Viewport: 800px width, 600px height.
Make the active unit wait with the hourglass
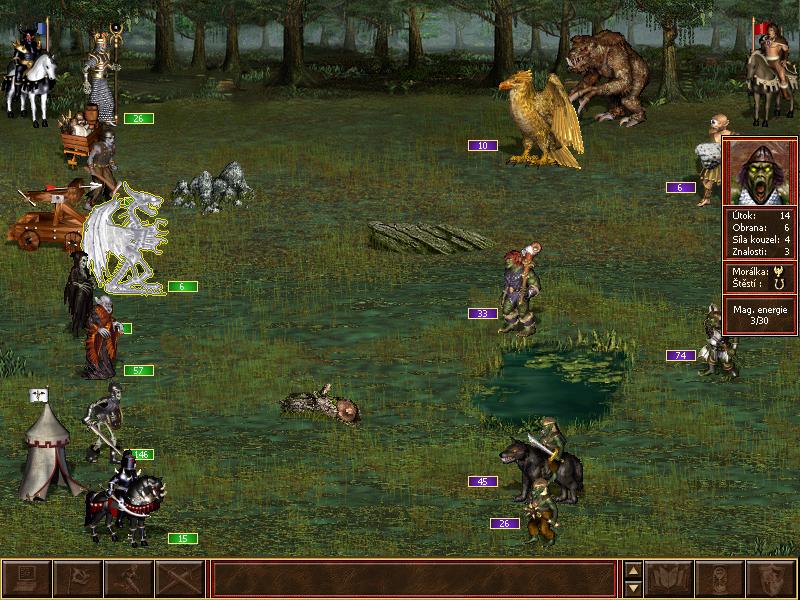click(720, 579)
